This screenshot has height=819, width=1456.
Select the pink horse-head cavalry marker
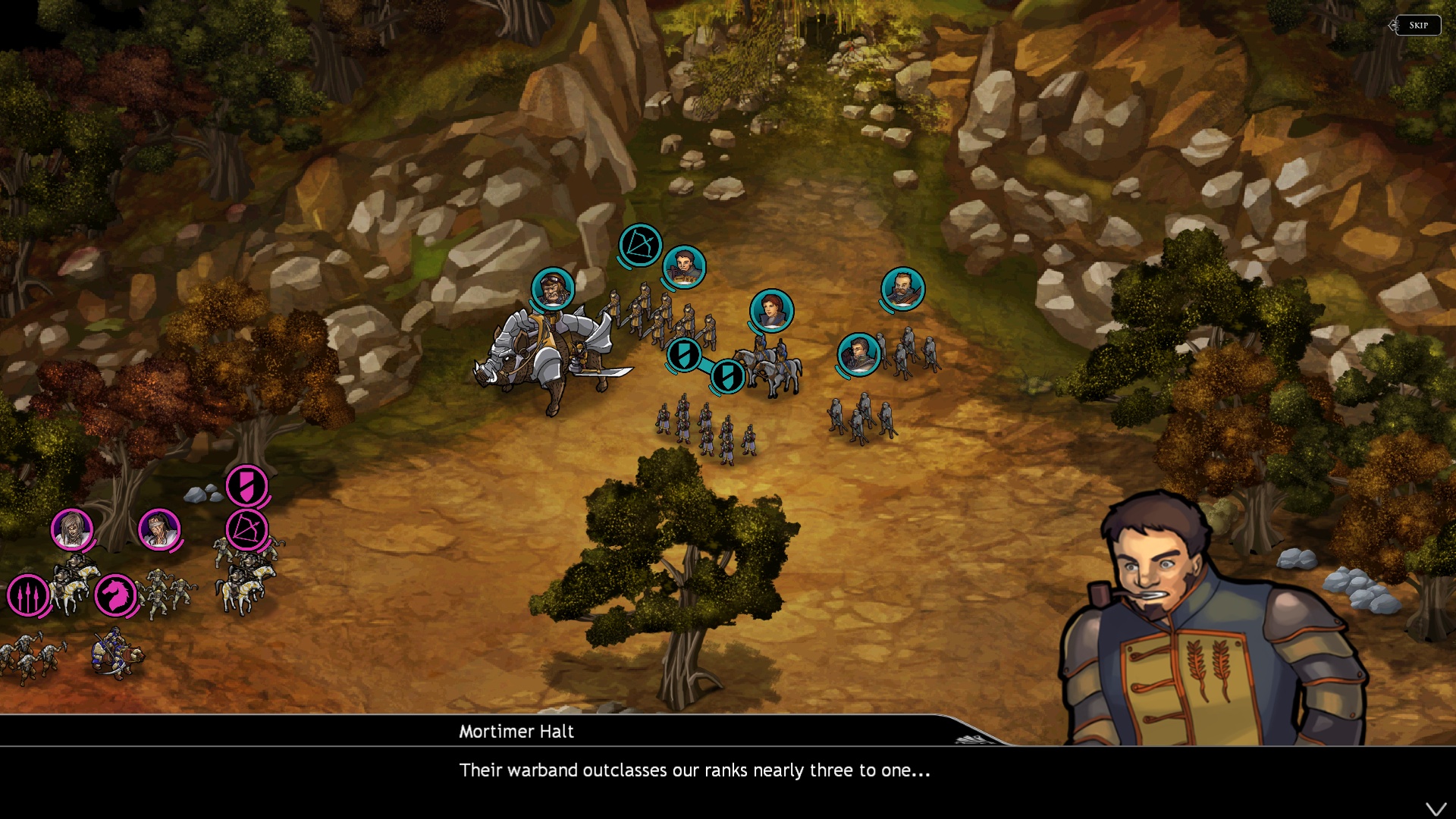click(115, 595)
